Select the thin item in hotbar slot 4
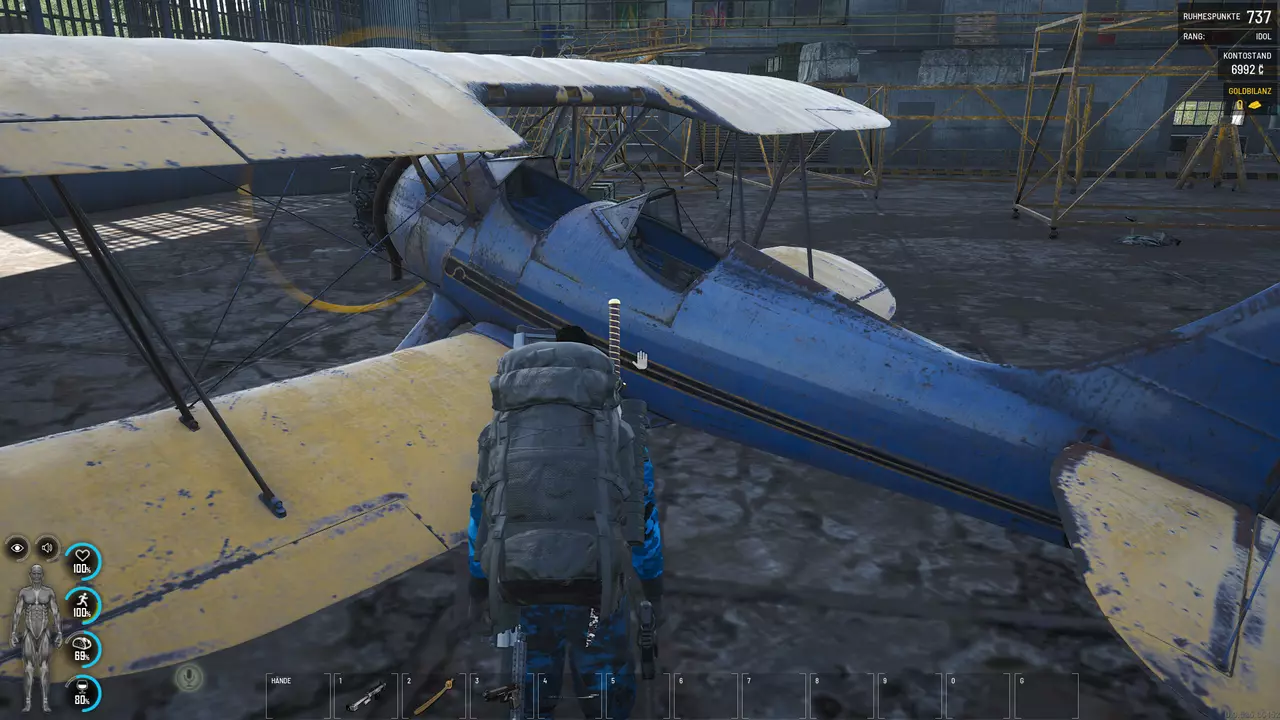 point(569,695)
